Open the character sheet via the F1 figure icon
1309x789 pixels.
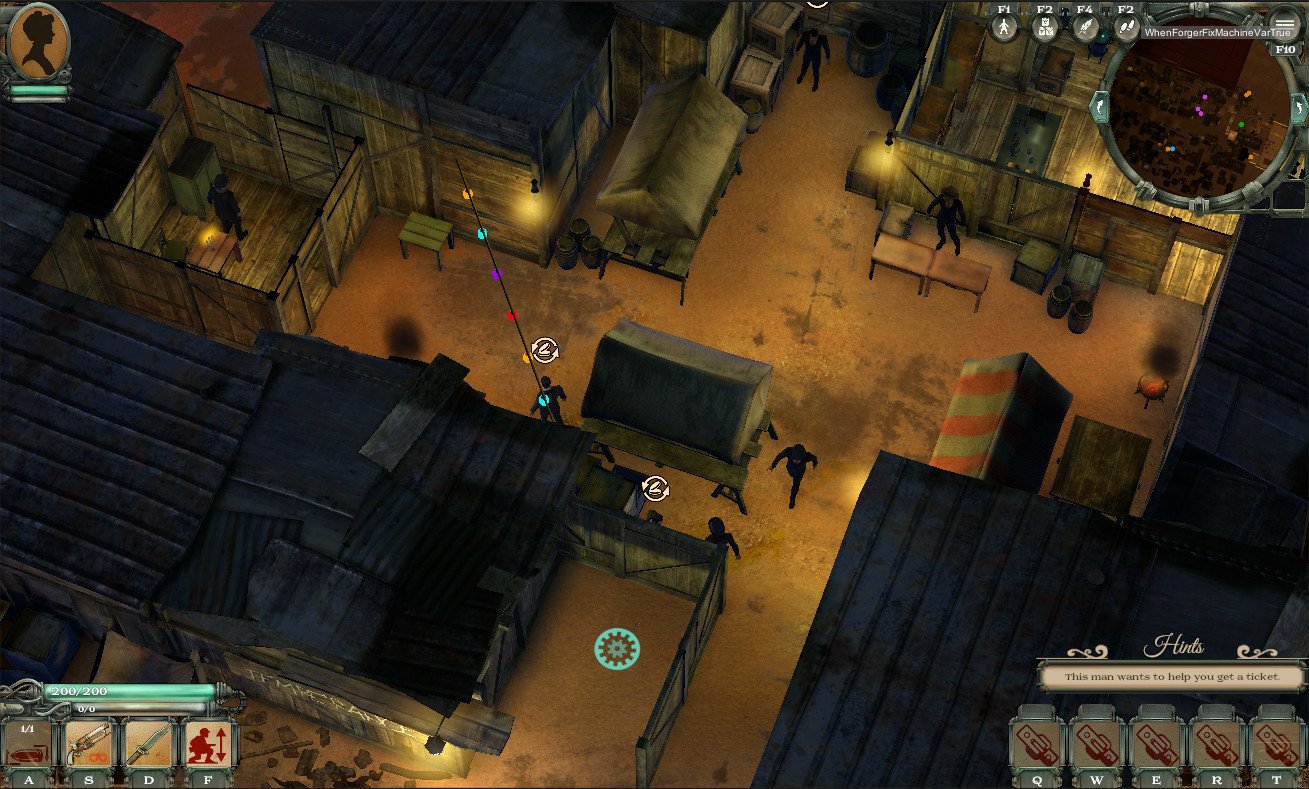(1003, 26)
